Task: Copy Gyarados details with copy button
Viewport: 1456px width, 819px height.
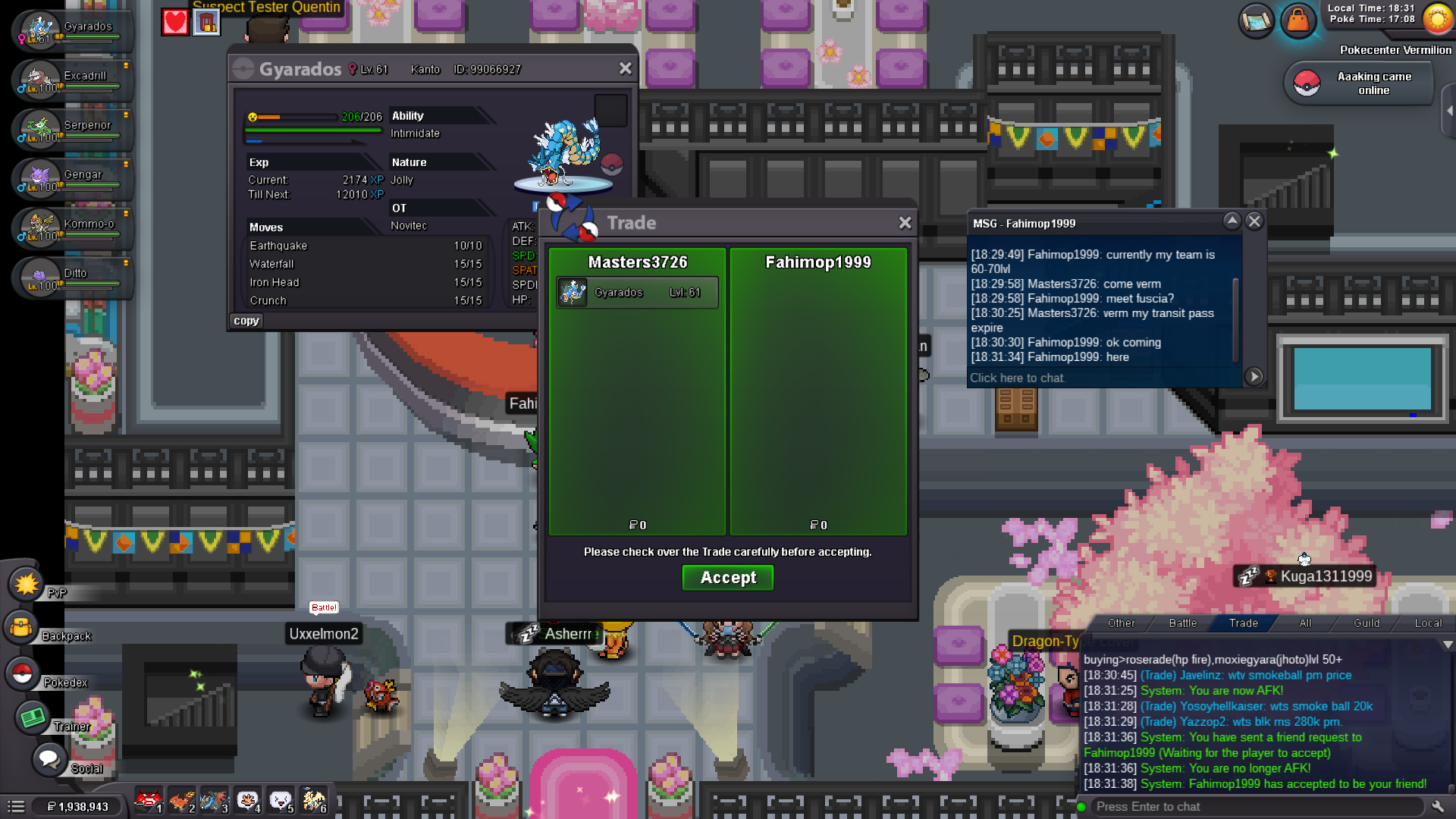Action: pyautogui.click(x=246, y=321)
